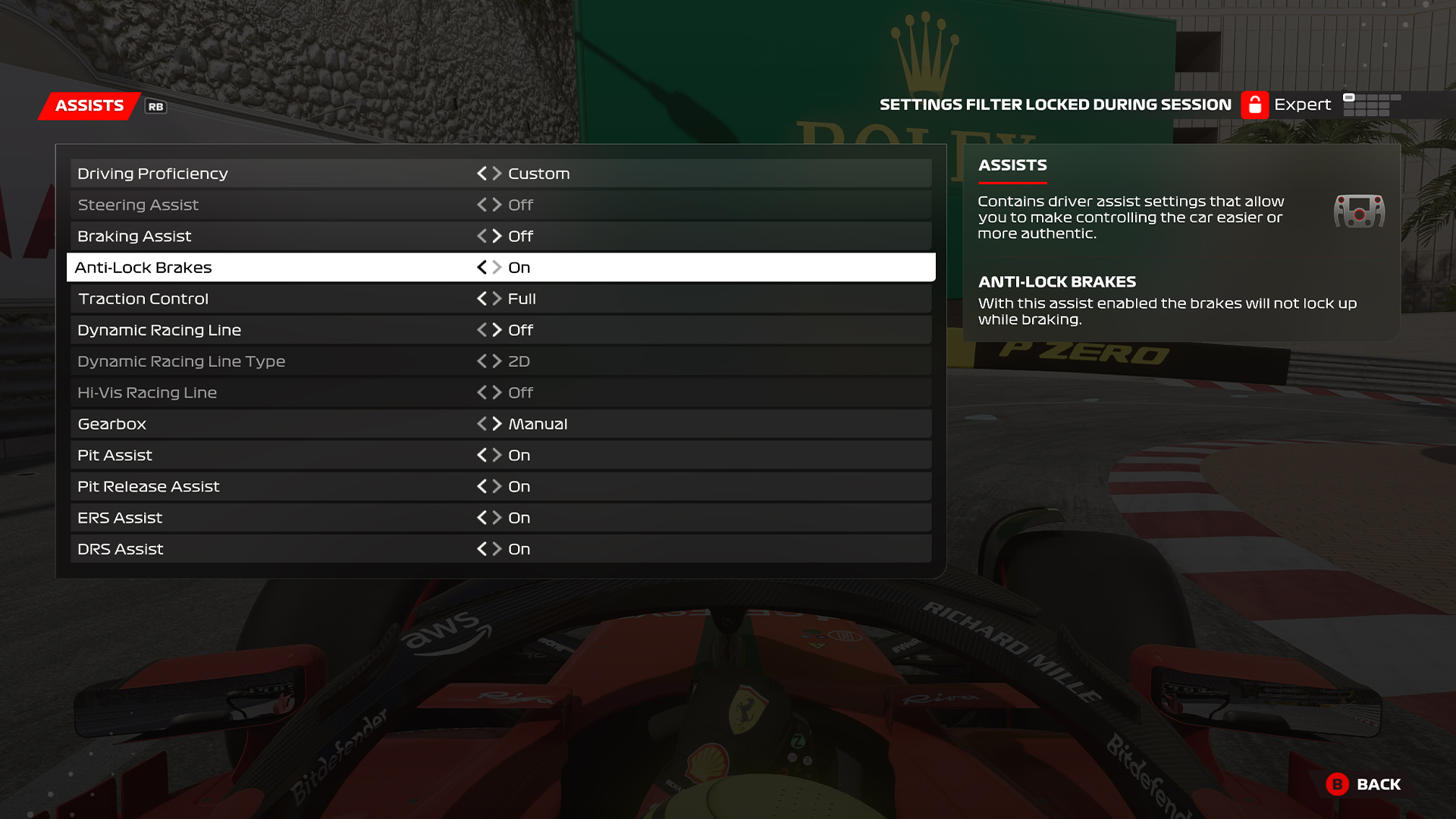Switch to the ASSISTS tab
This screenshot has height=819, width=1456.
88,105
